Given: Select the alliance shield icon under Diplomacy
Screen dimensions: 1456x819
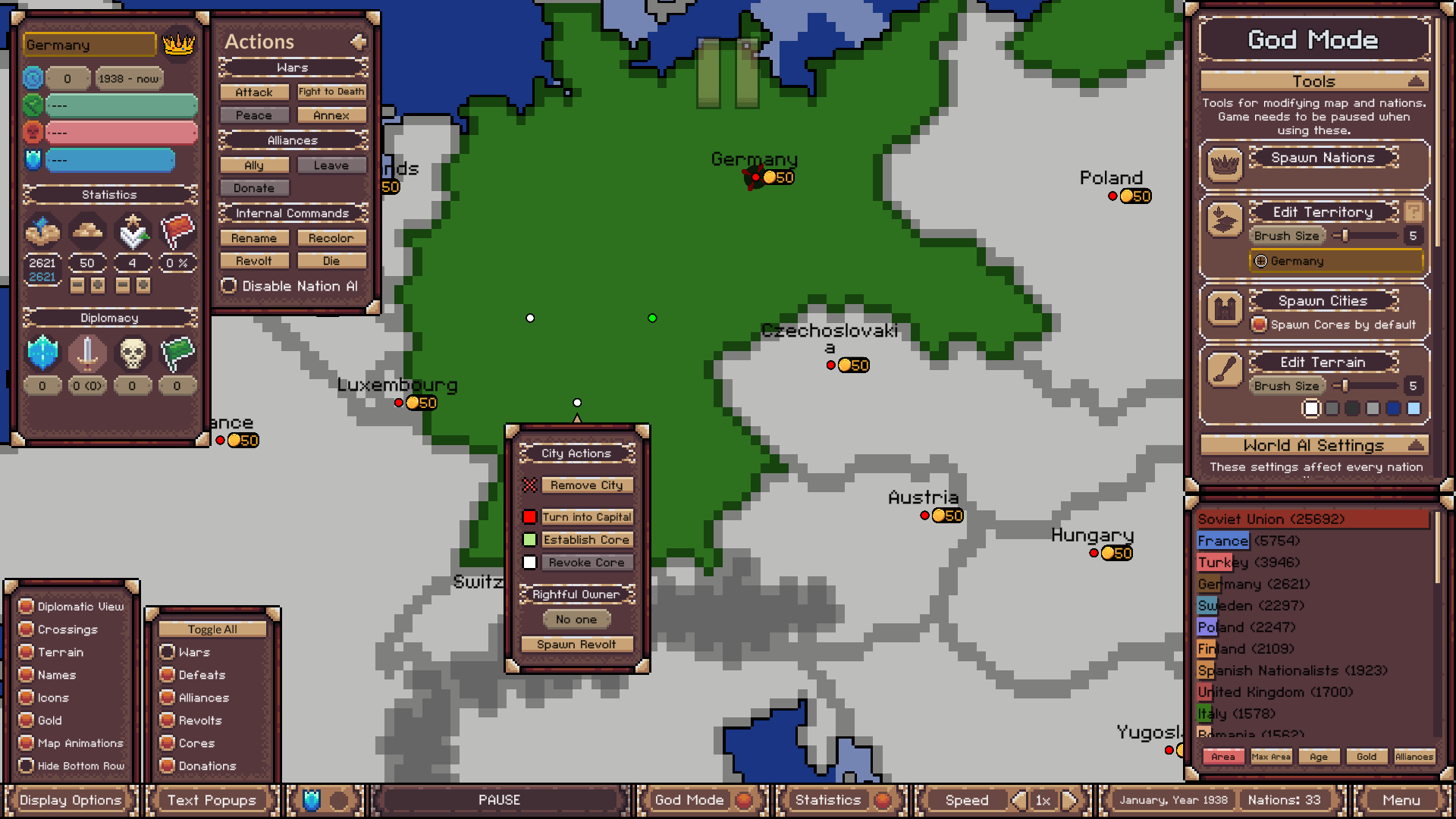Looking at the screenshot, I should (x=42, y=353).
